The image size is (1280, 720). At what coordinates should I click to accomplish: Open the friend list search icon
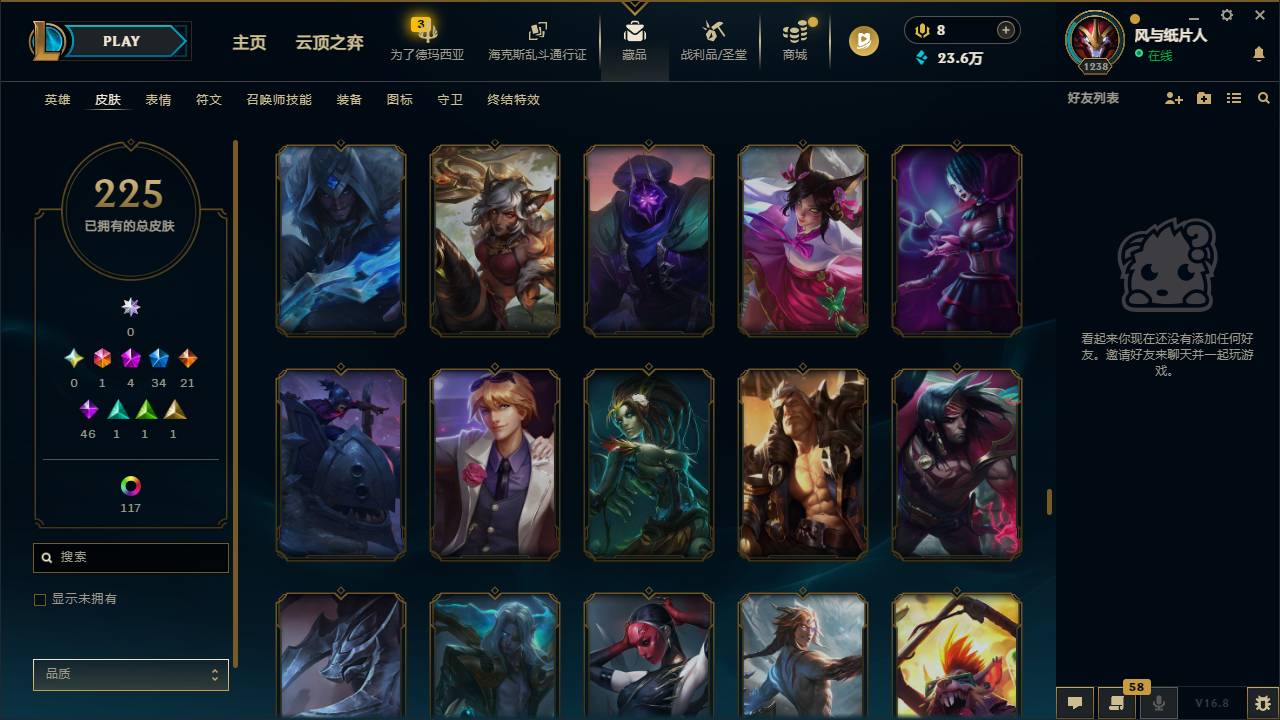(1264, 97)
